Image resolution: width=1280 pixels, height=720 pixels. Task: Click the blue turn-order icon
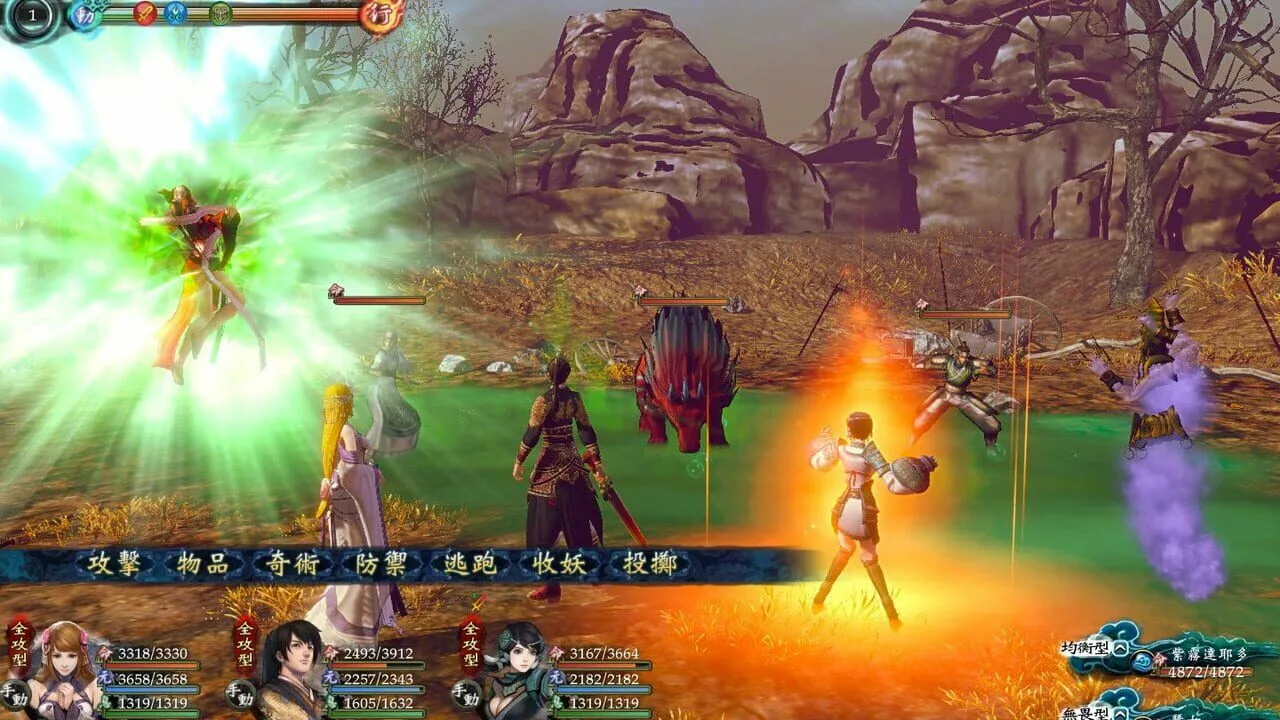(x=176, y=13)
